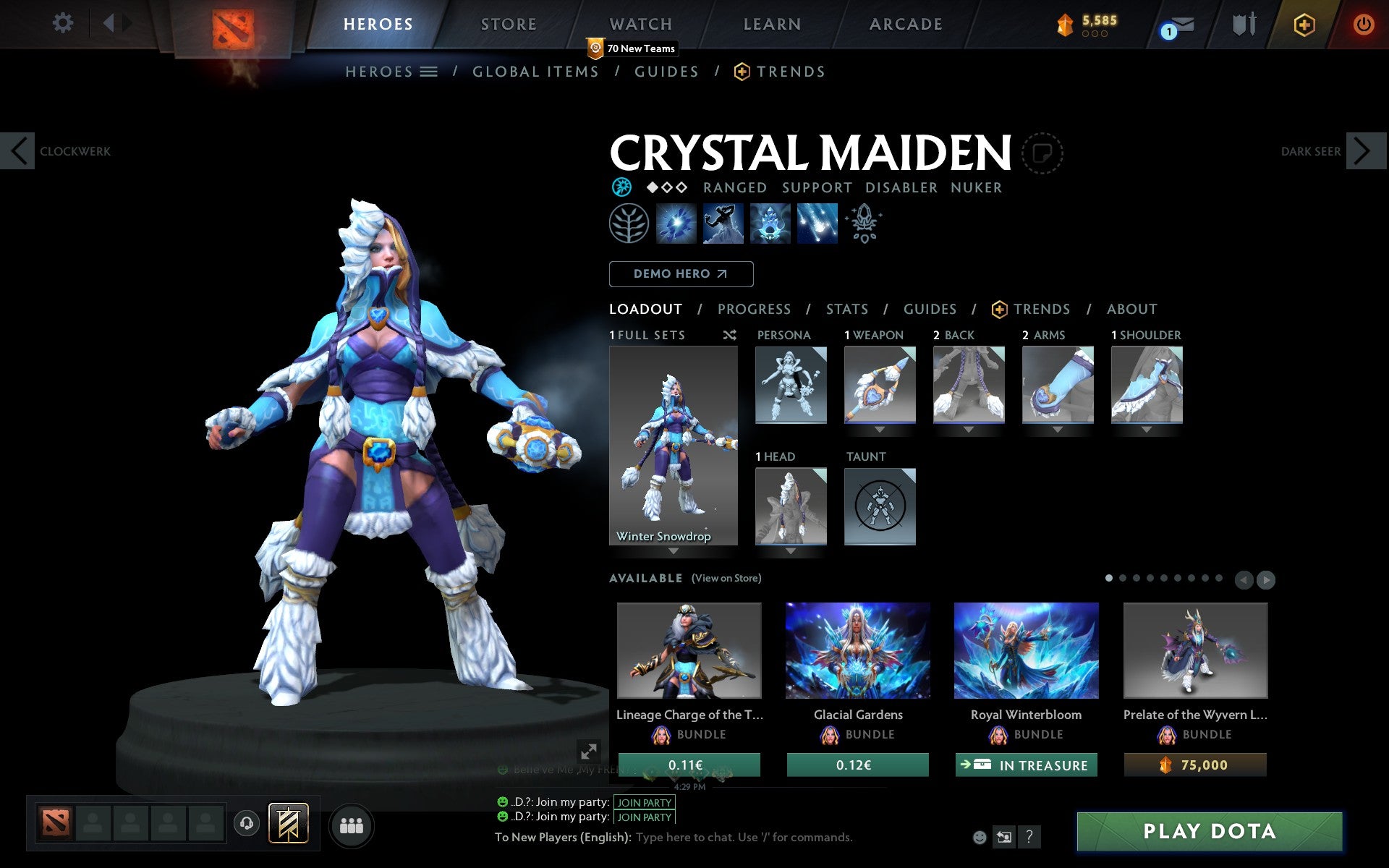
Task: Open the ARCADE menu
Action: [905, 24]
